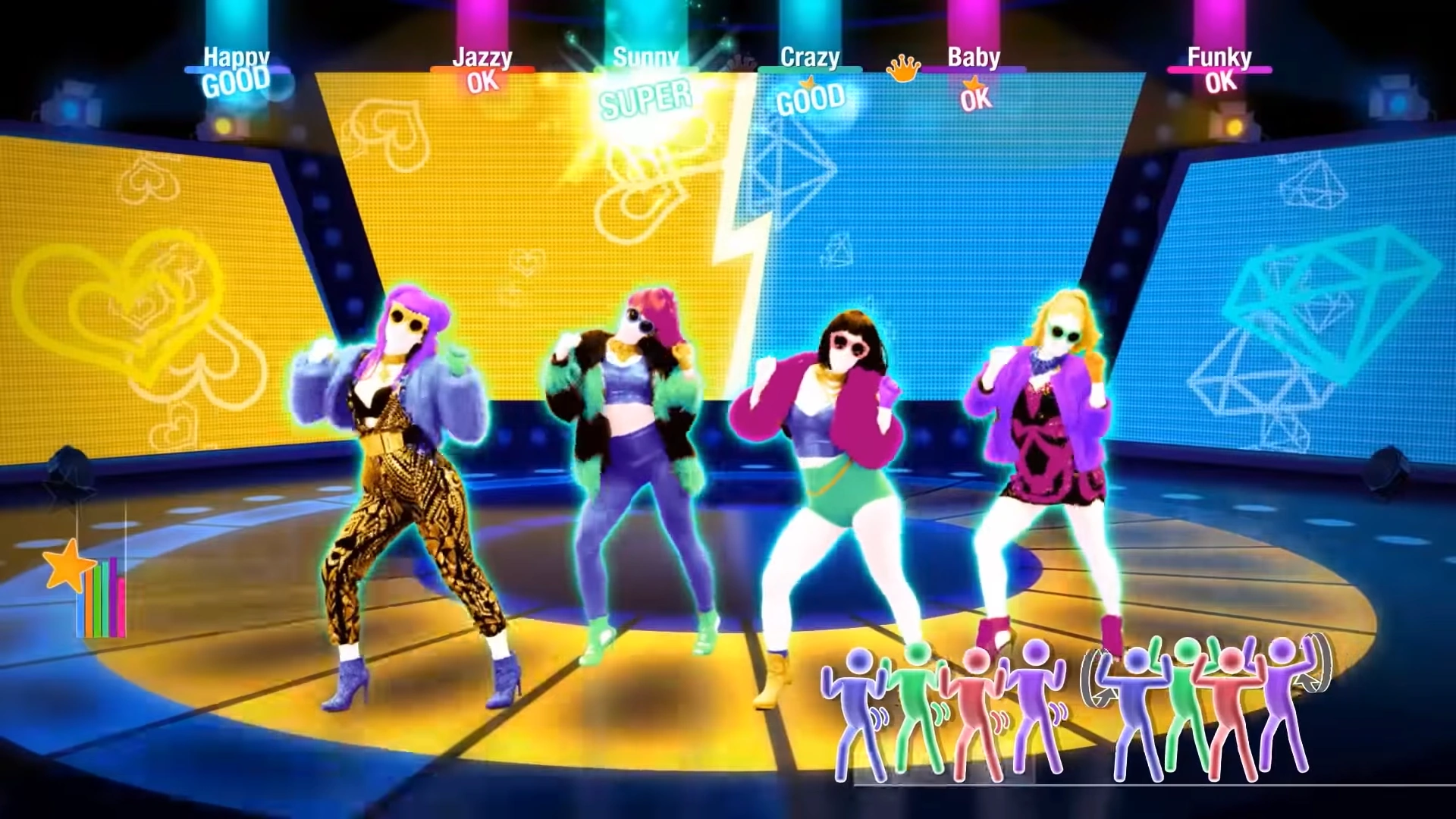1456x819 pixels.
Task: Click the Baby player name label
Action: coord(974,58)
